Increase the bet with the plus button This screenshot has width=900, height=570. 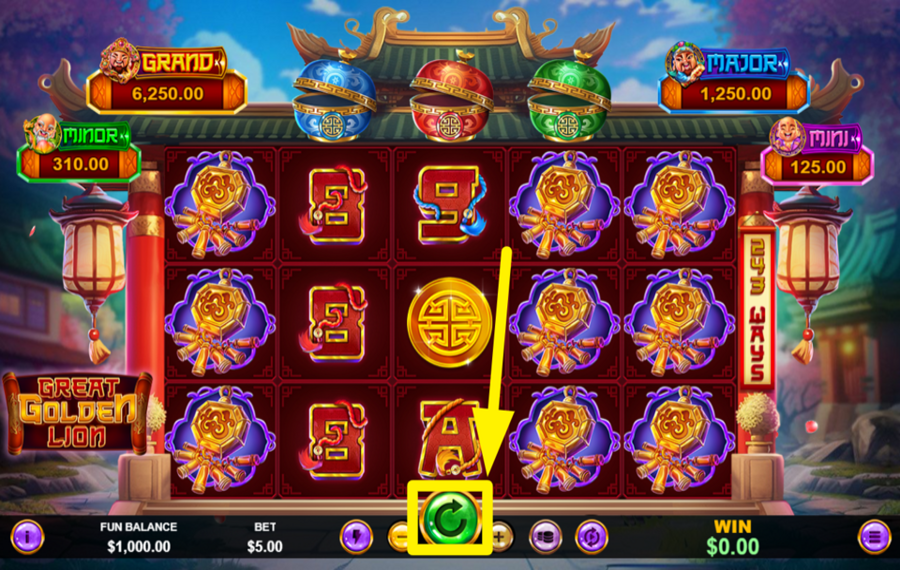click(500, 537)
